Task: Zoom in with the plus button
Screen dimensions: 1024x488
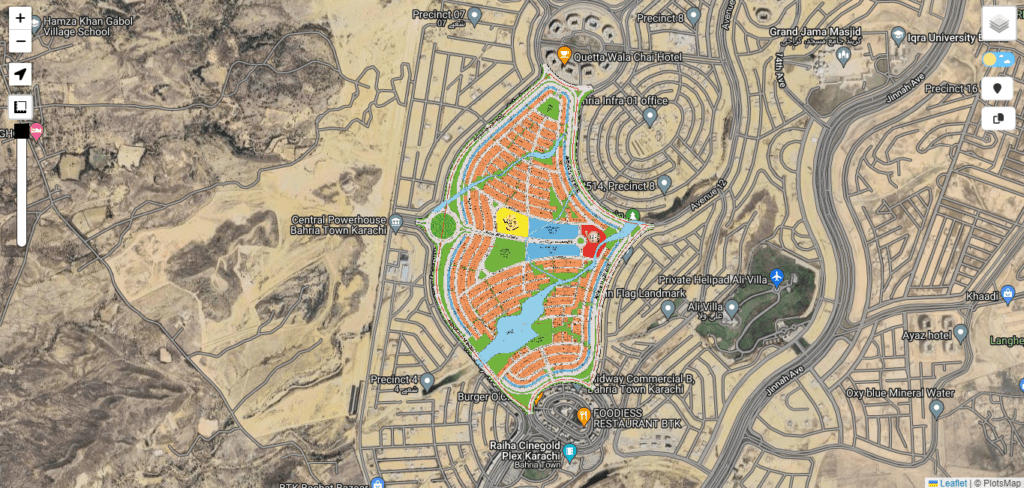Action: click(x=20, y=18)
